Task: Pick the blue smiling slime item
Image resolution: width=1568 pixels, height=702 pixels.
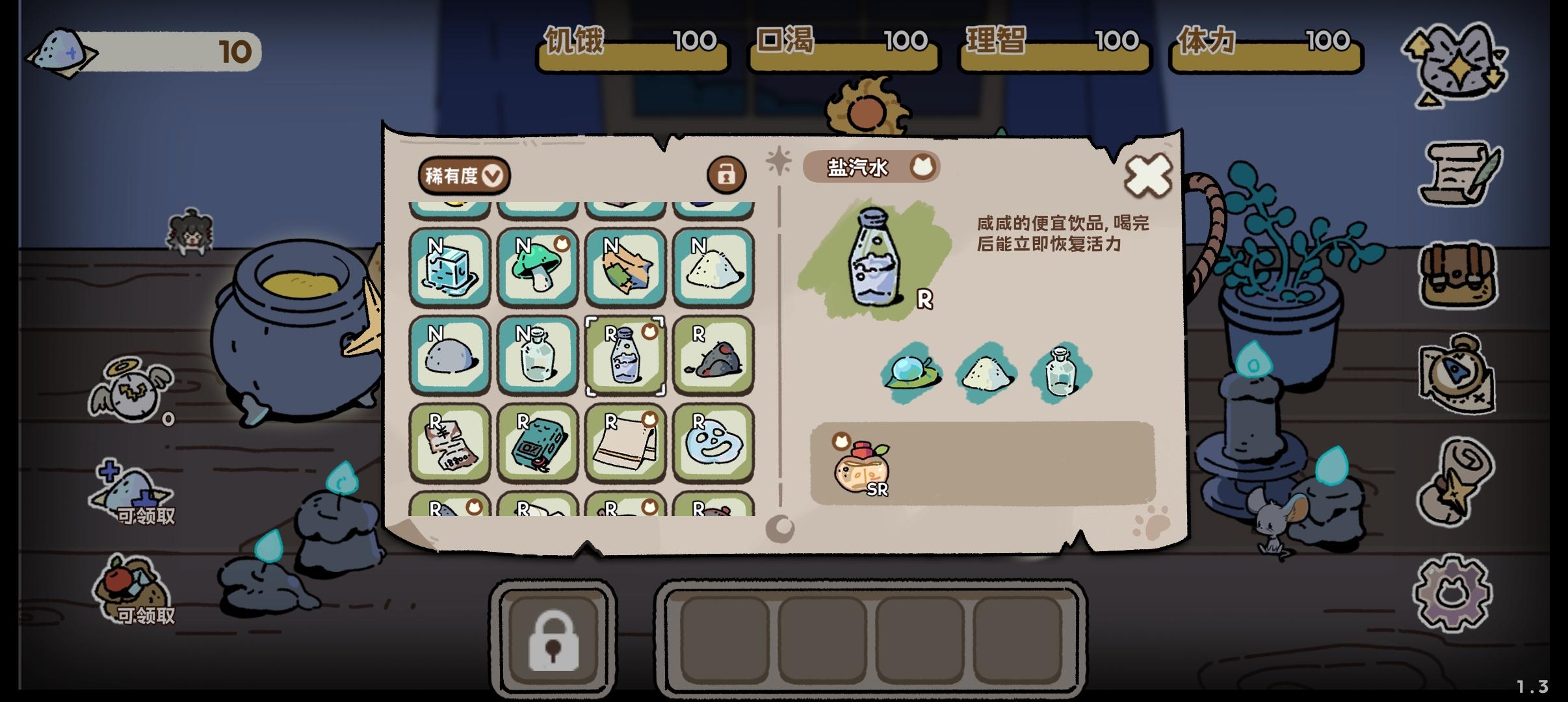Action: (x=713, y=444)
